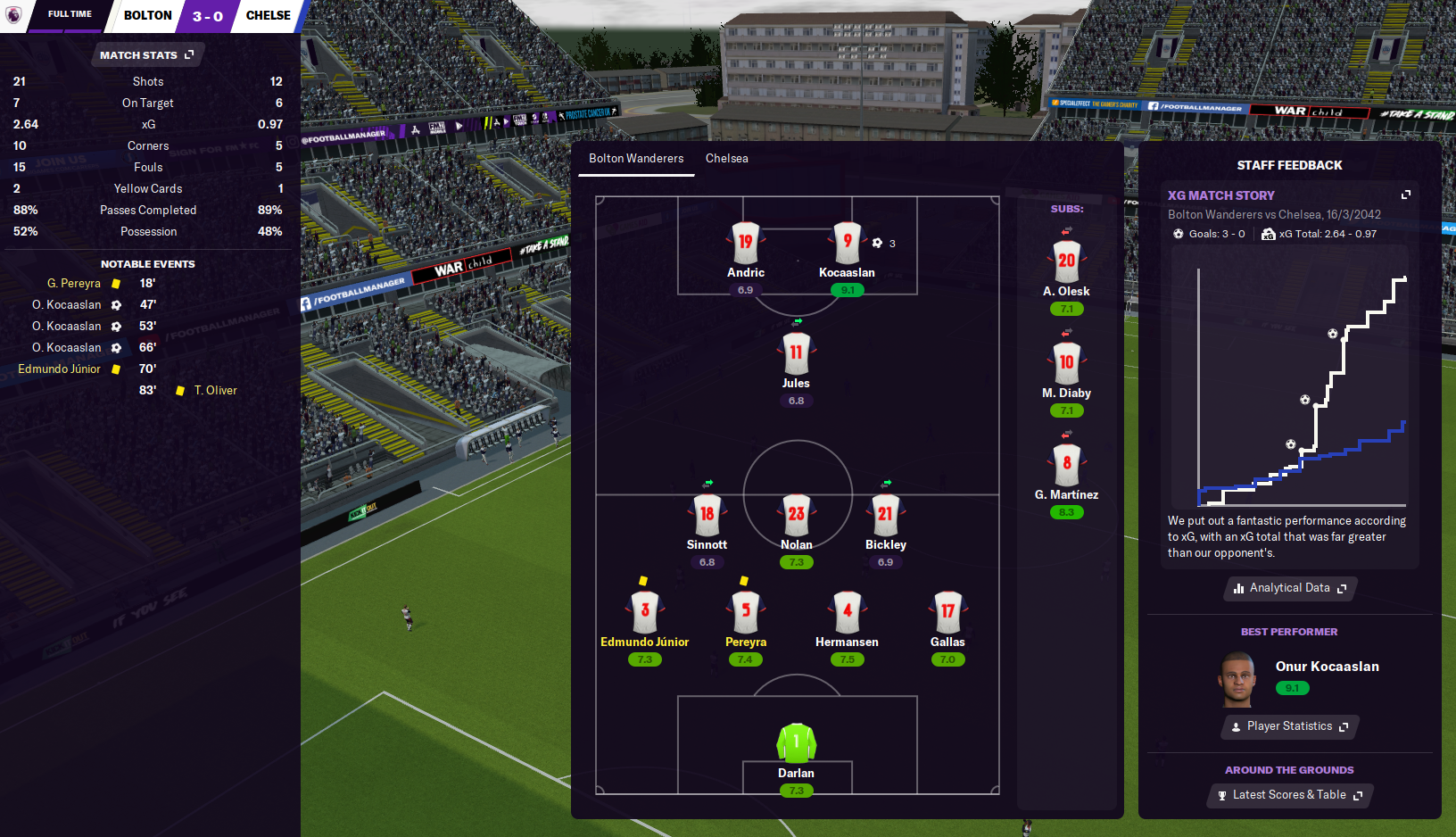Expand the xG Match Story panel
The width and height of the screenshot is (1456, 837).
[x=1406, y=195]
